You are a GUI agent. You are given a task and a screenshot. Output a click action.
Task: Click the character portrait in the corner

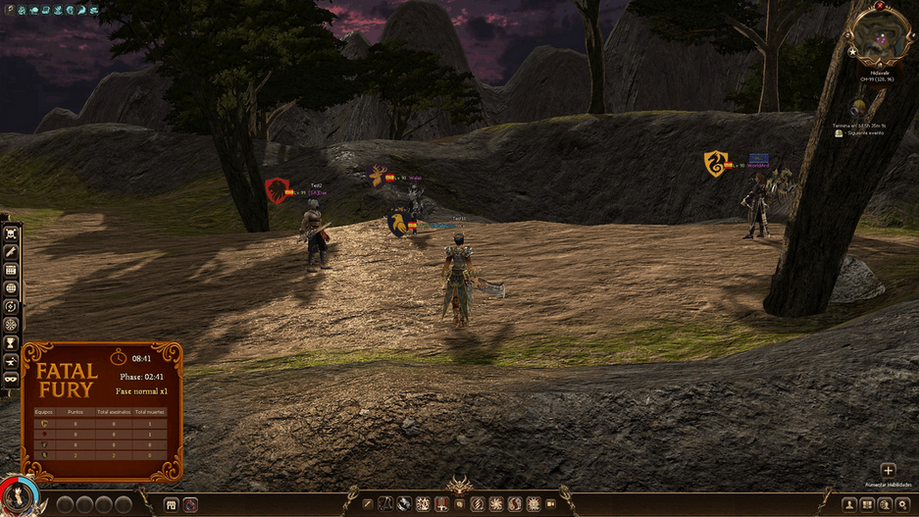point(16,496)
